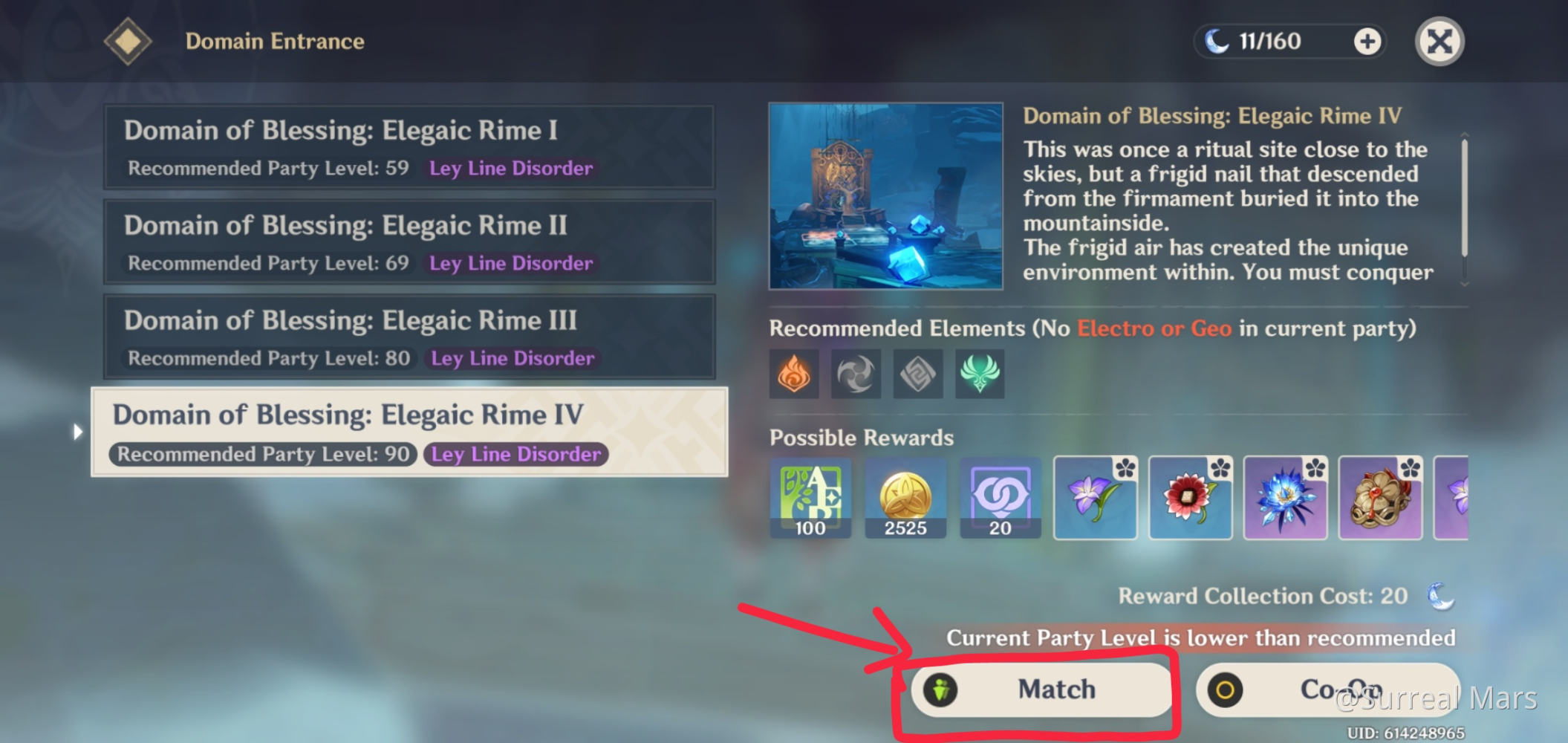Inspect the blue crystal flower artifact reward
The image size is (1568, 743).
coord(1285,497)
